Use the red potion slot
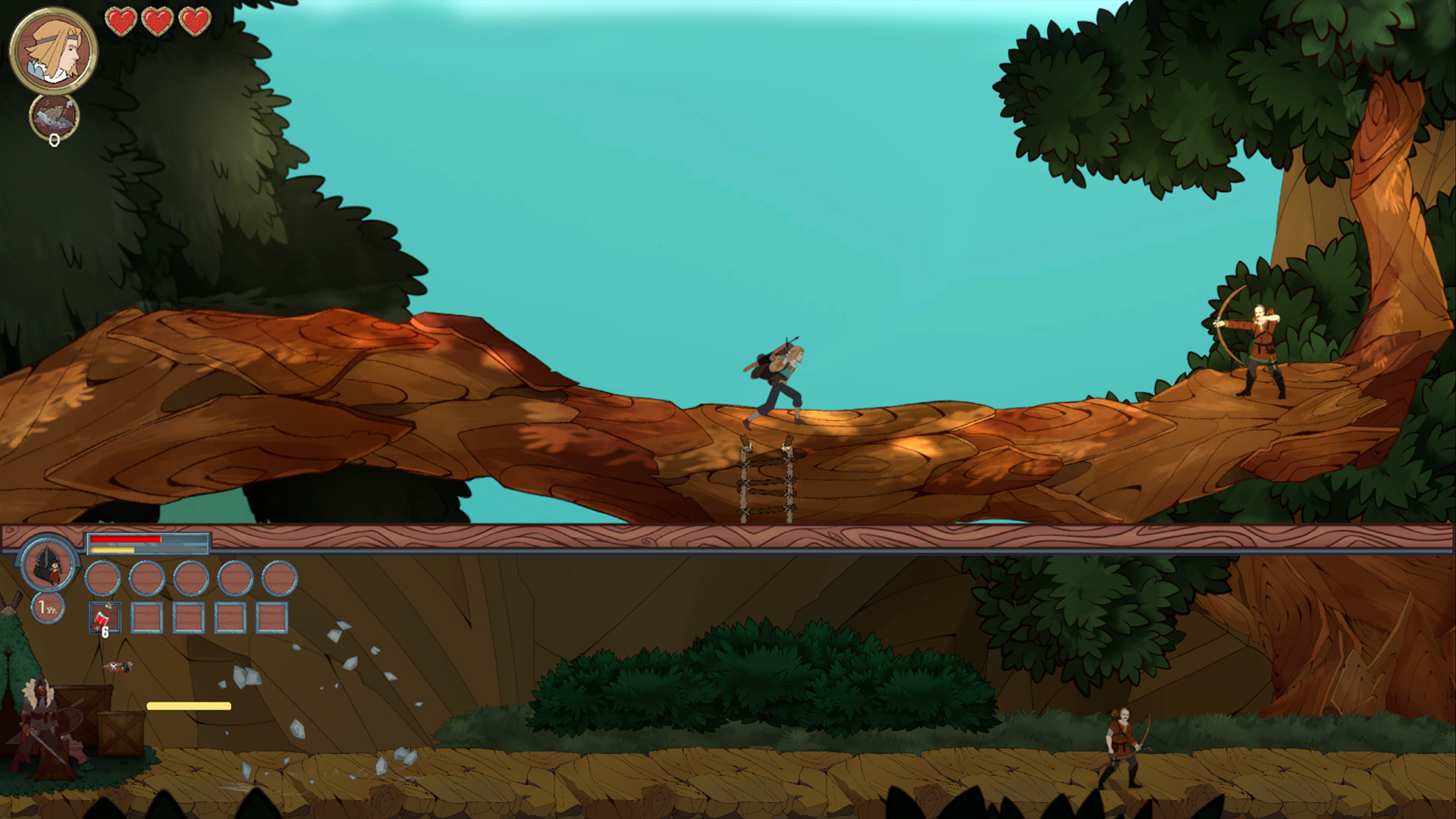1456x819 pixels. tap(105, 618)
